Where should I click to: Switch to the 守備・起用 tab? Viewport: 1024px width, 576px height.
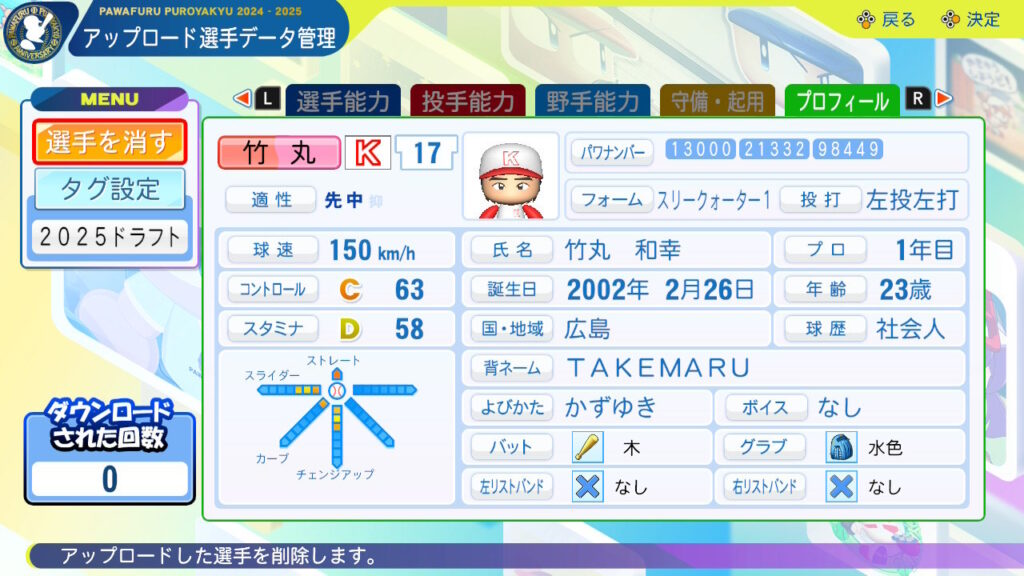point(717,101)
